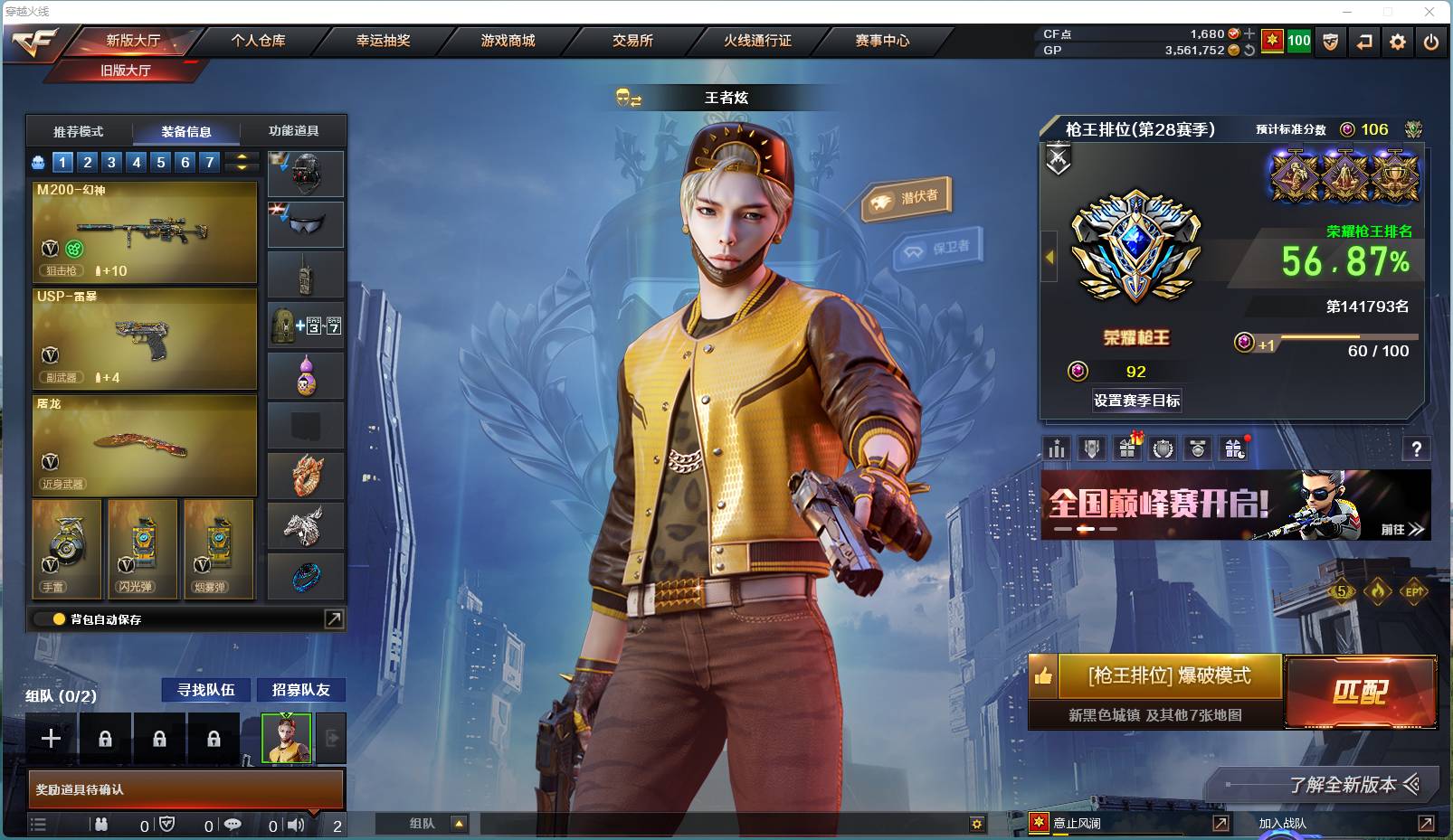
Task: Toggle 背包自动保存 auto-save
Action: coord(60,619)
